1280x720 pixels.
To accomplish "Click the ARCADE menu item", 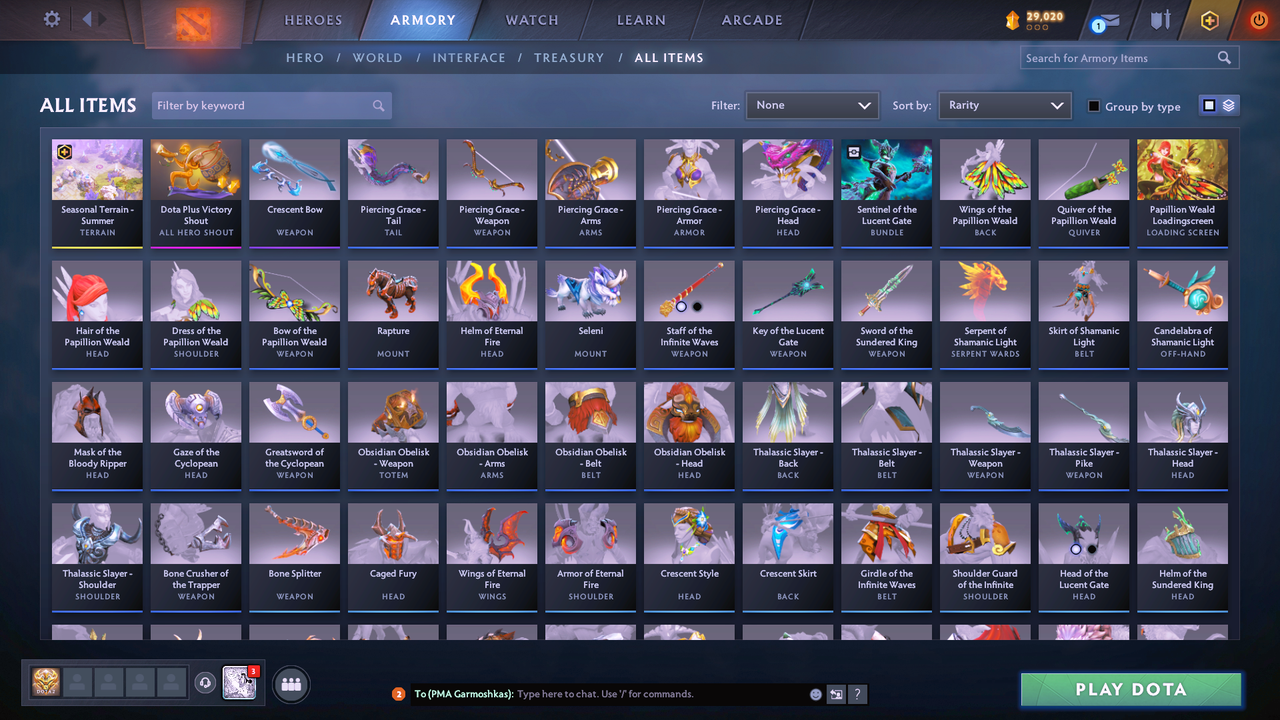I will point(751,19).
